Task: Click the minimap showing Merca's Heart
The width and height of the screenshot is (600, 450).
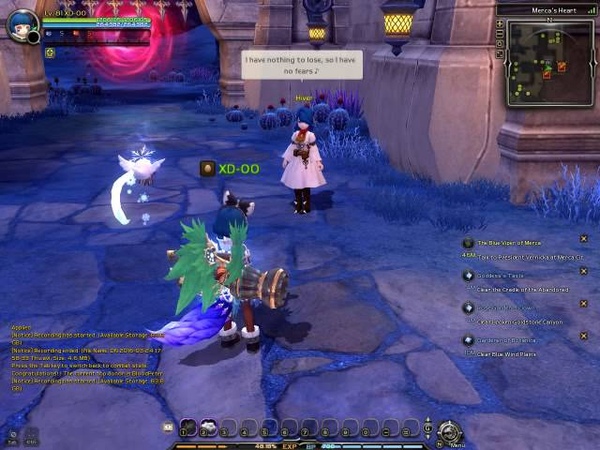Action: (x=551, y=62)
